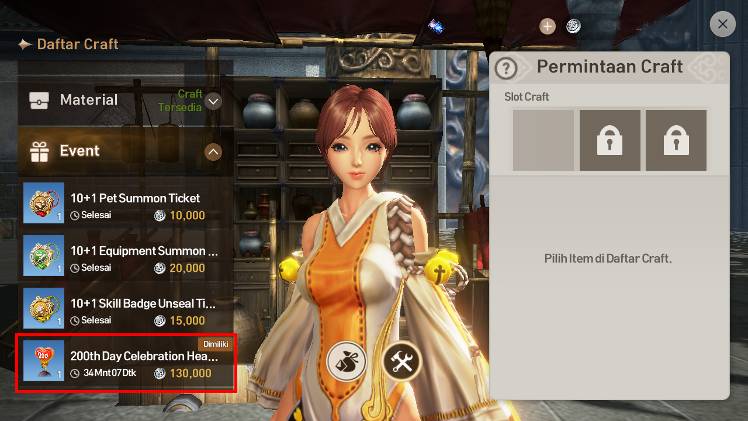The height and width of the screenshot is (421, 748).
Task: Select the empty unlocked craft slot
Action: coord(543,140)
